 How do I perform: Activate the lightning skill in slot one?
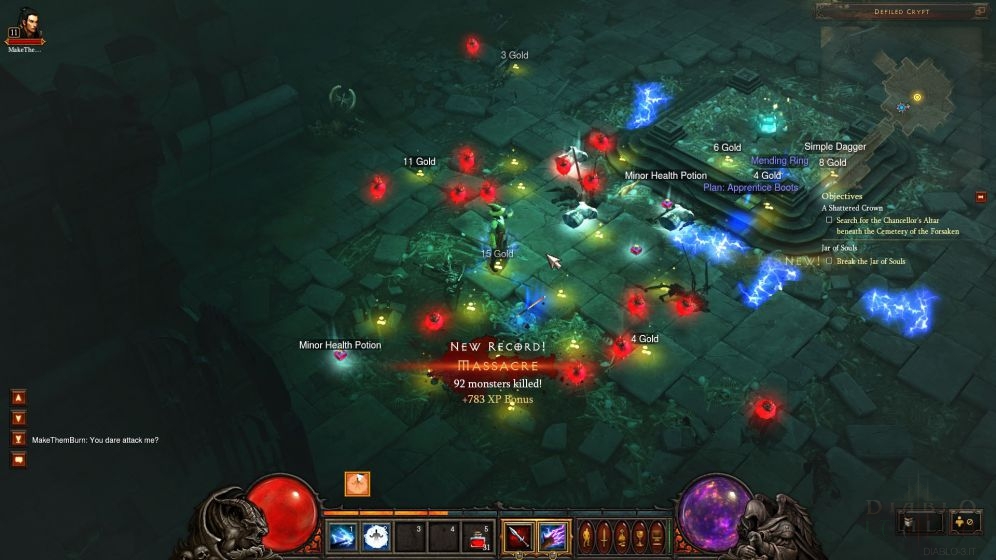tap(343, 536)
